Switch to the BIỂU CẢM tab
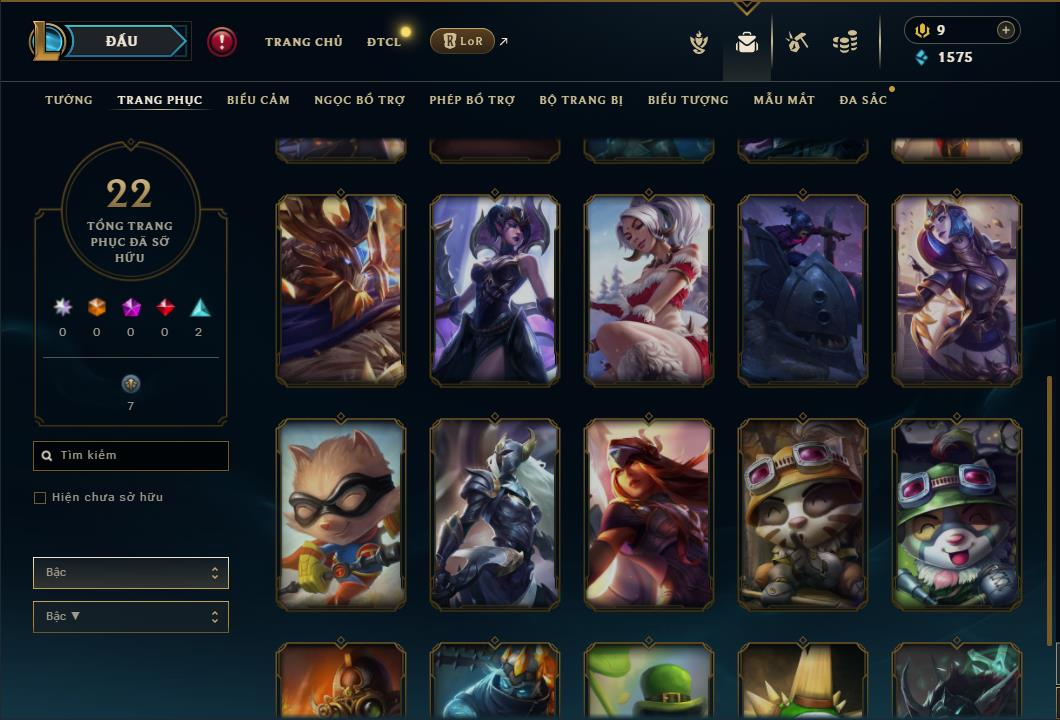The height and width of the screenshot is (720, 1060). point(258,100)
